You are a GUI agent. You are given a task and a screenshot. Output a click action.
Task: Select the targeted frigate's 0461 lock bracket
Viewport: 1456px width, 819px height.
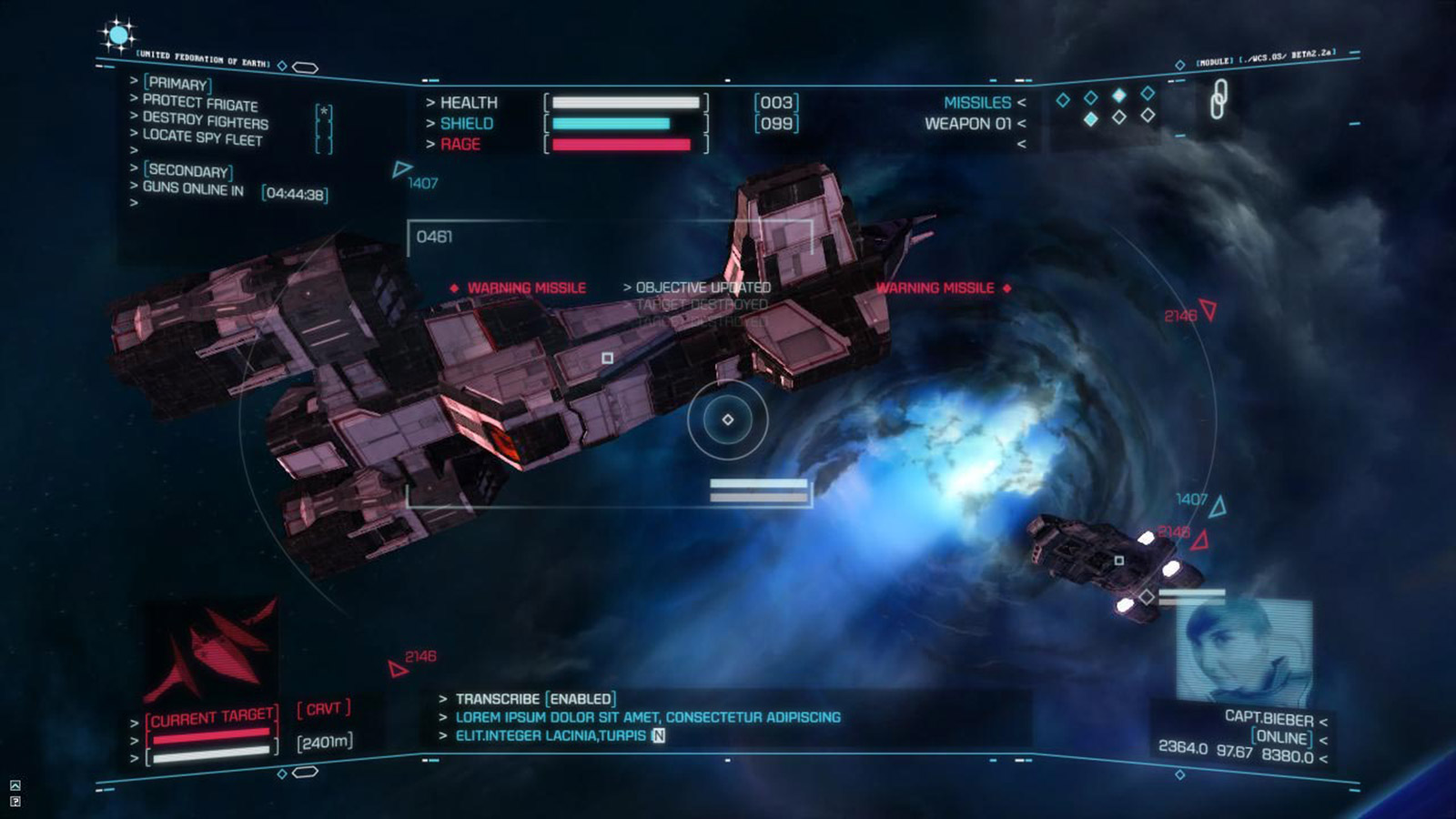coord(434,237)
